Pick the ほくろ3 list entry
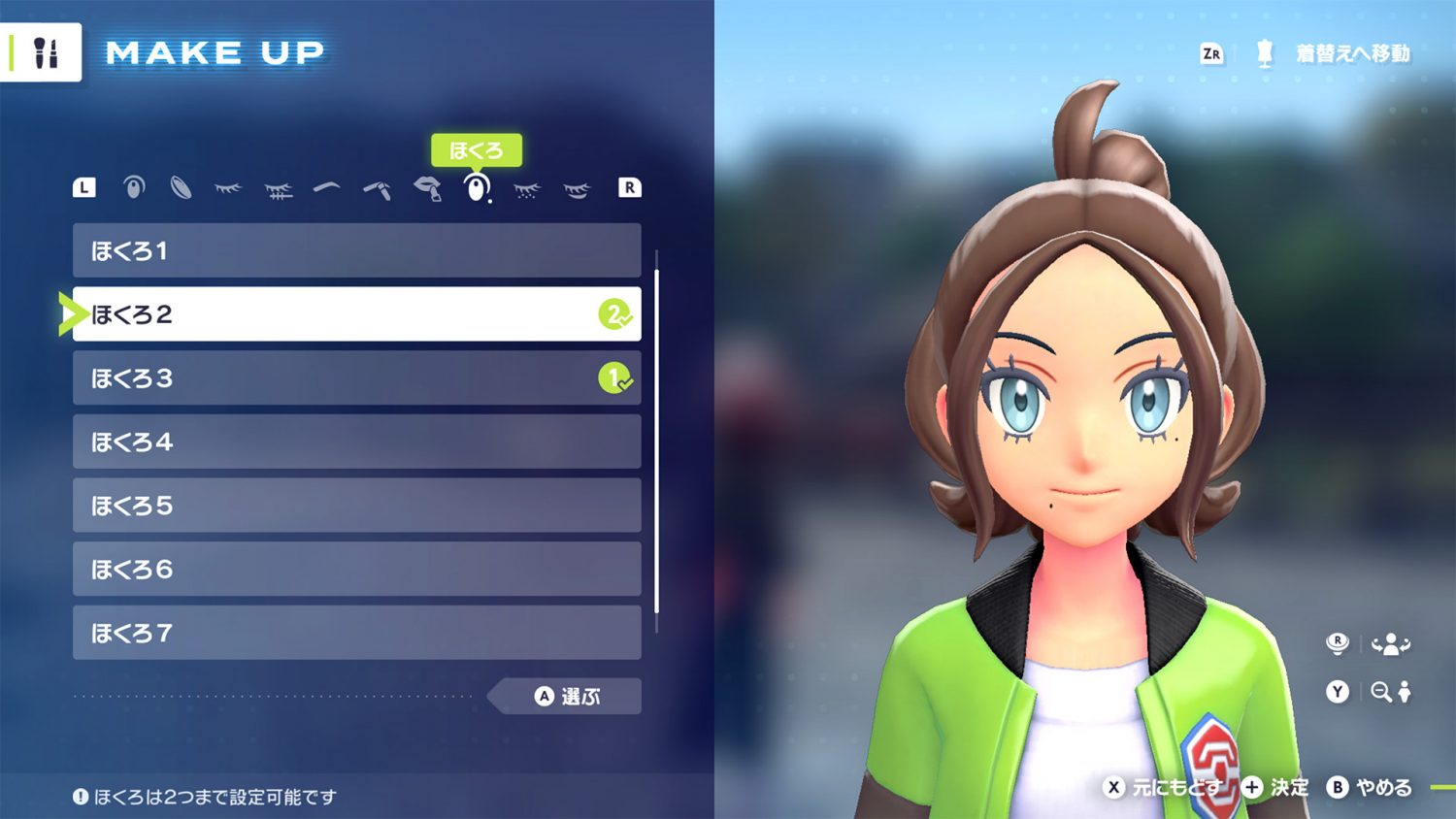Viewport: 1456px width, 819px height. [x=356, y=377]
